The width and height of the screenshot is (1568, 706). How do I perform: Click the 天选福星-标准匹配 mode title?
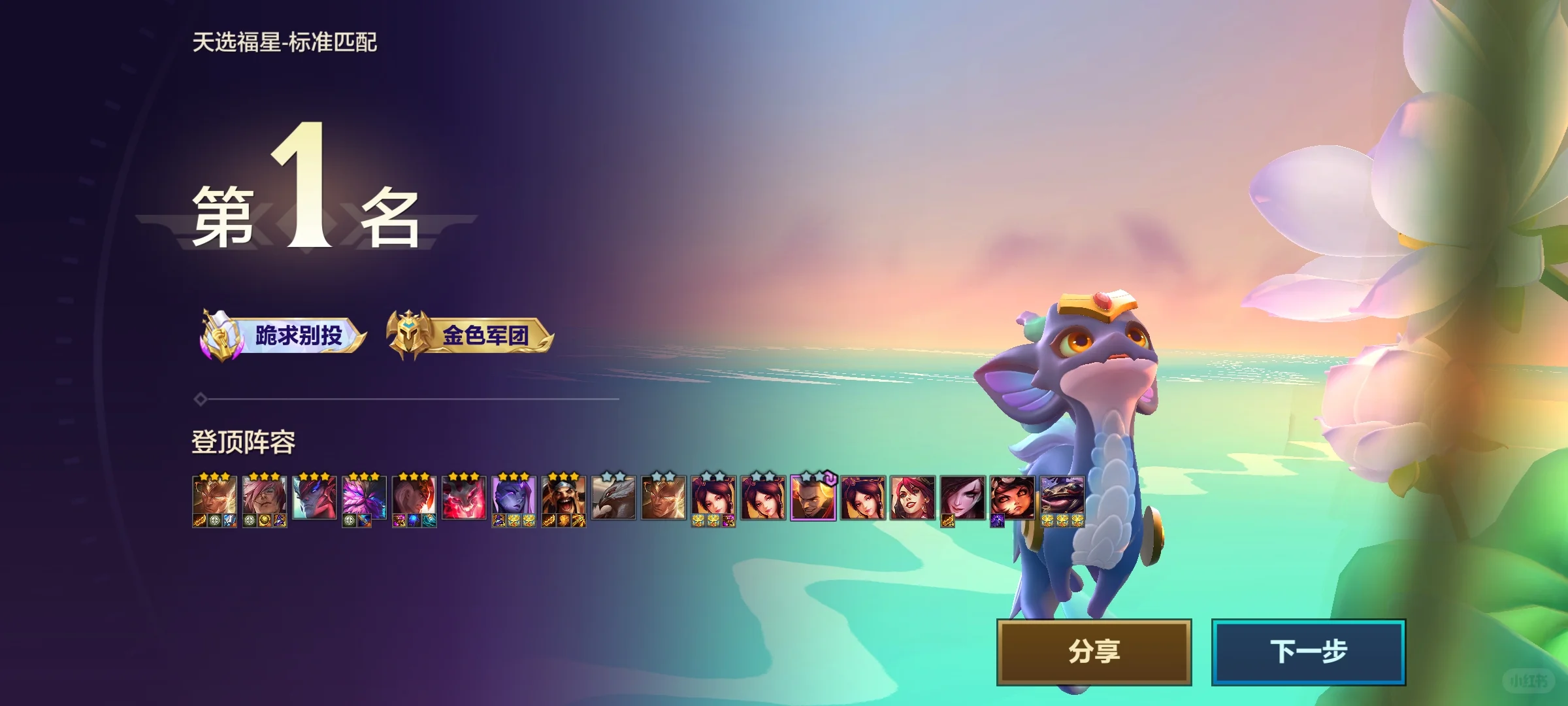click(283, 44)
